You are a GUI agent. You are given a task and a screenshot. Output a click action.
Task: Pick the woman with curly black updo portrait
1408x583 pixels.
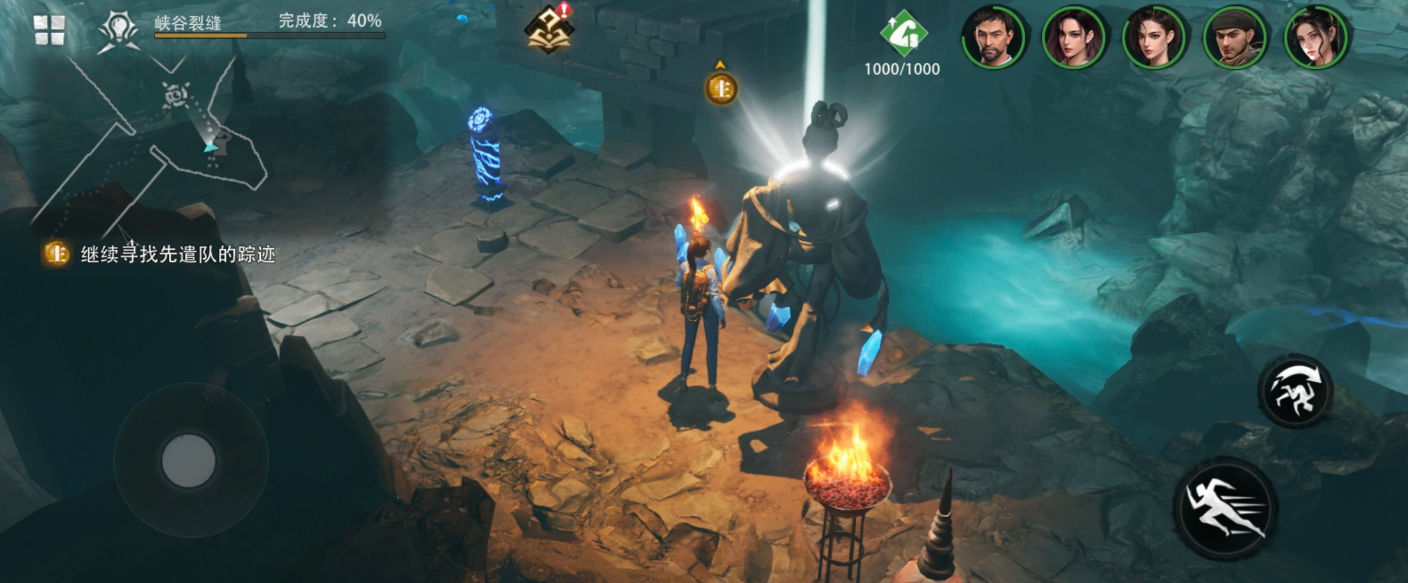tap(1315, 37)
